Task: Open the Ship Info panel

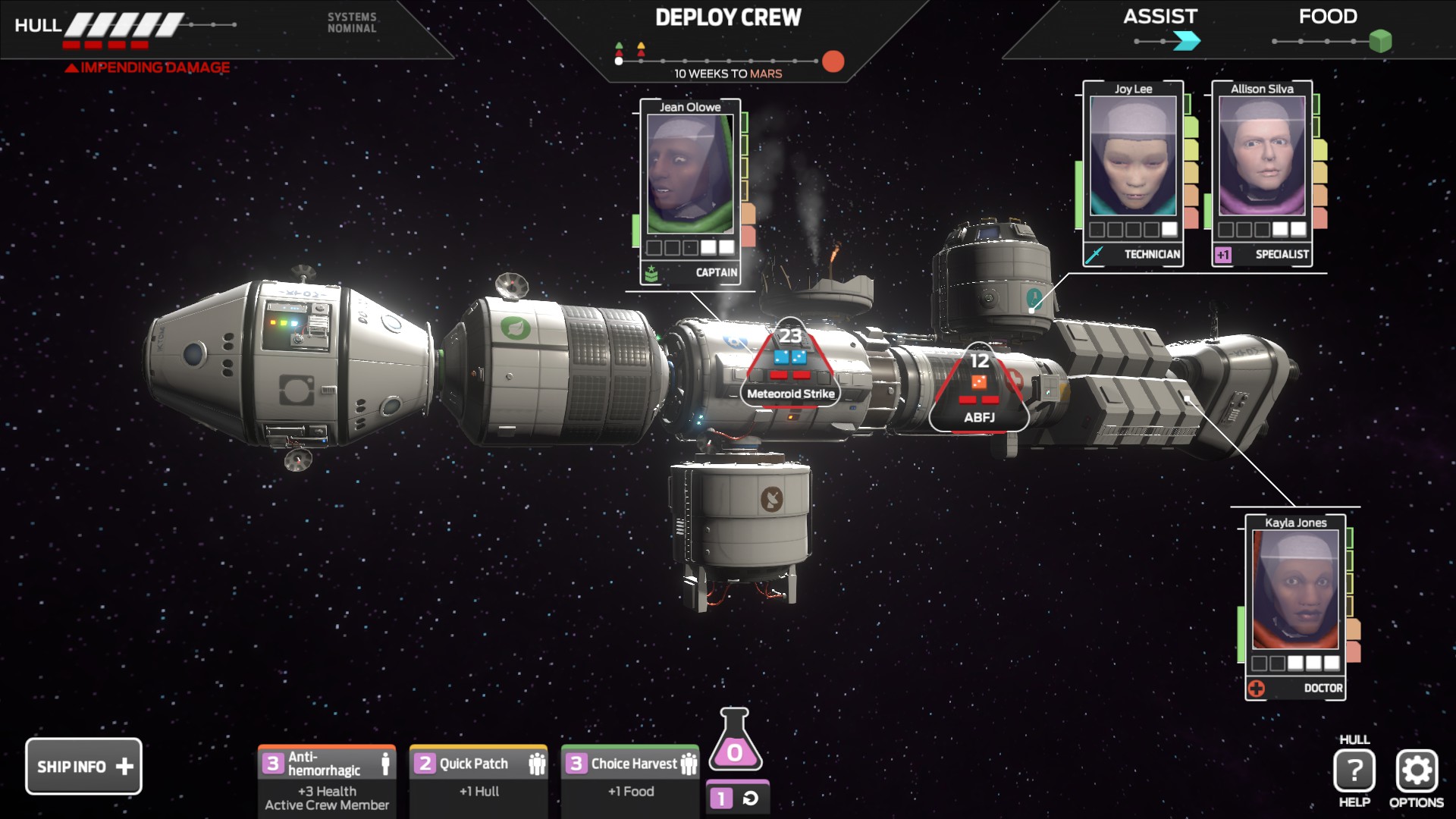Action: (x=83, y=766)
